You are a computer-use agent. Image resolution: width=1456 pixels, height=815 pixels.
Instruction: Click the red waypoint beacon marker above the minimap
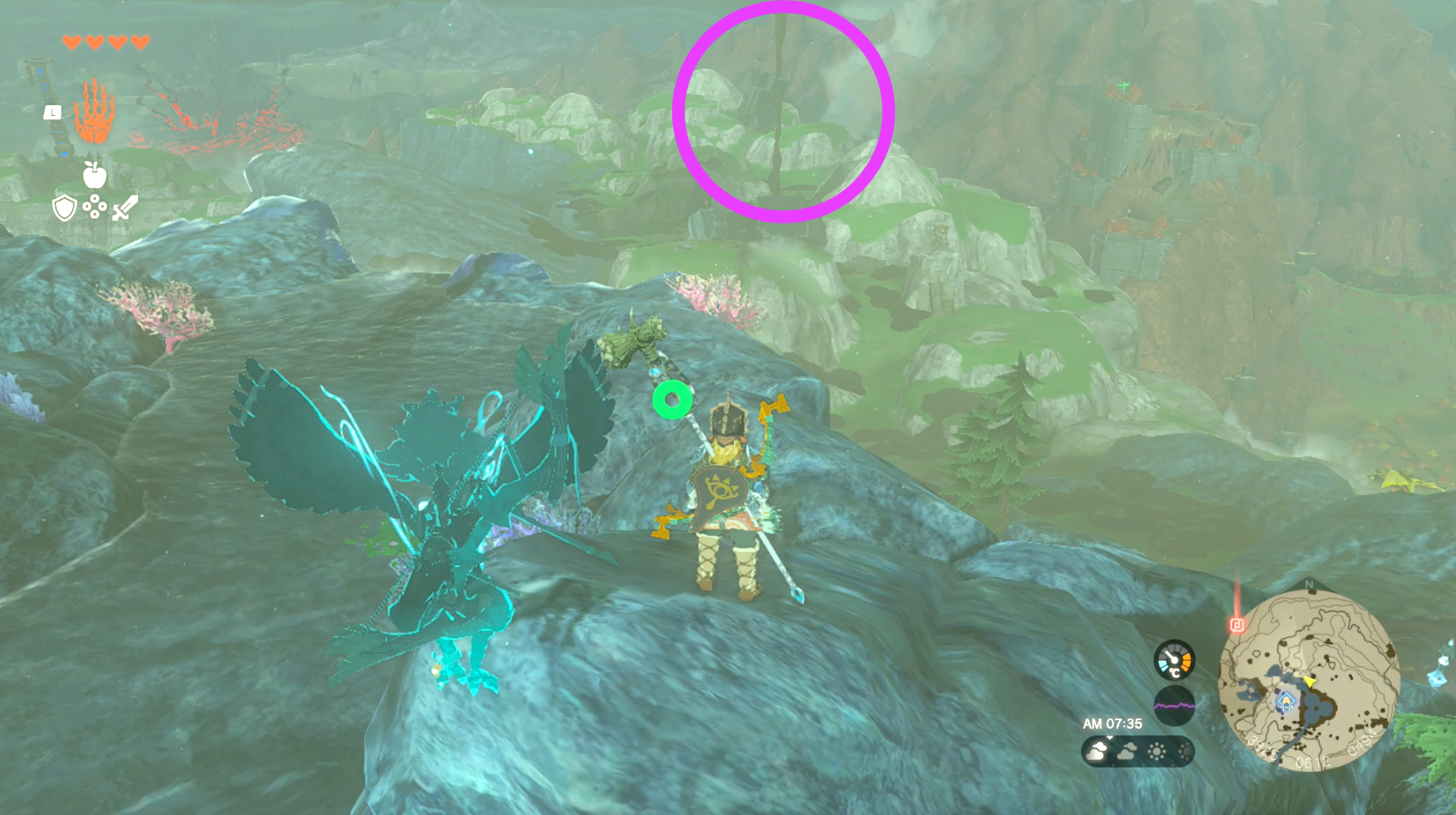click(x=1238, y=625)
